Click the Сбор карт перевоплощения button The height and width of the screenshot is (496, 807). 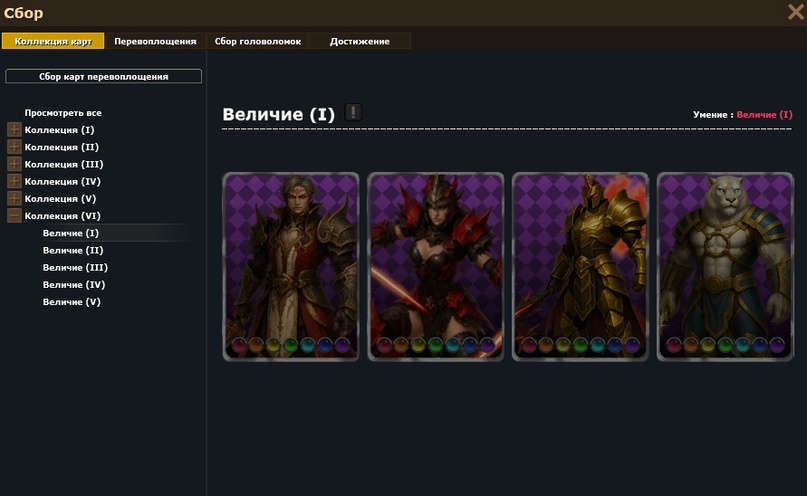click(x=104, y=76)
